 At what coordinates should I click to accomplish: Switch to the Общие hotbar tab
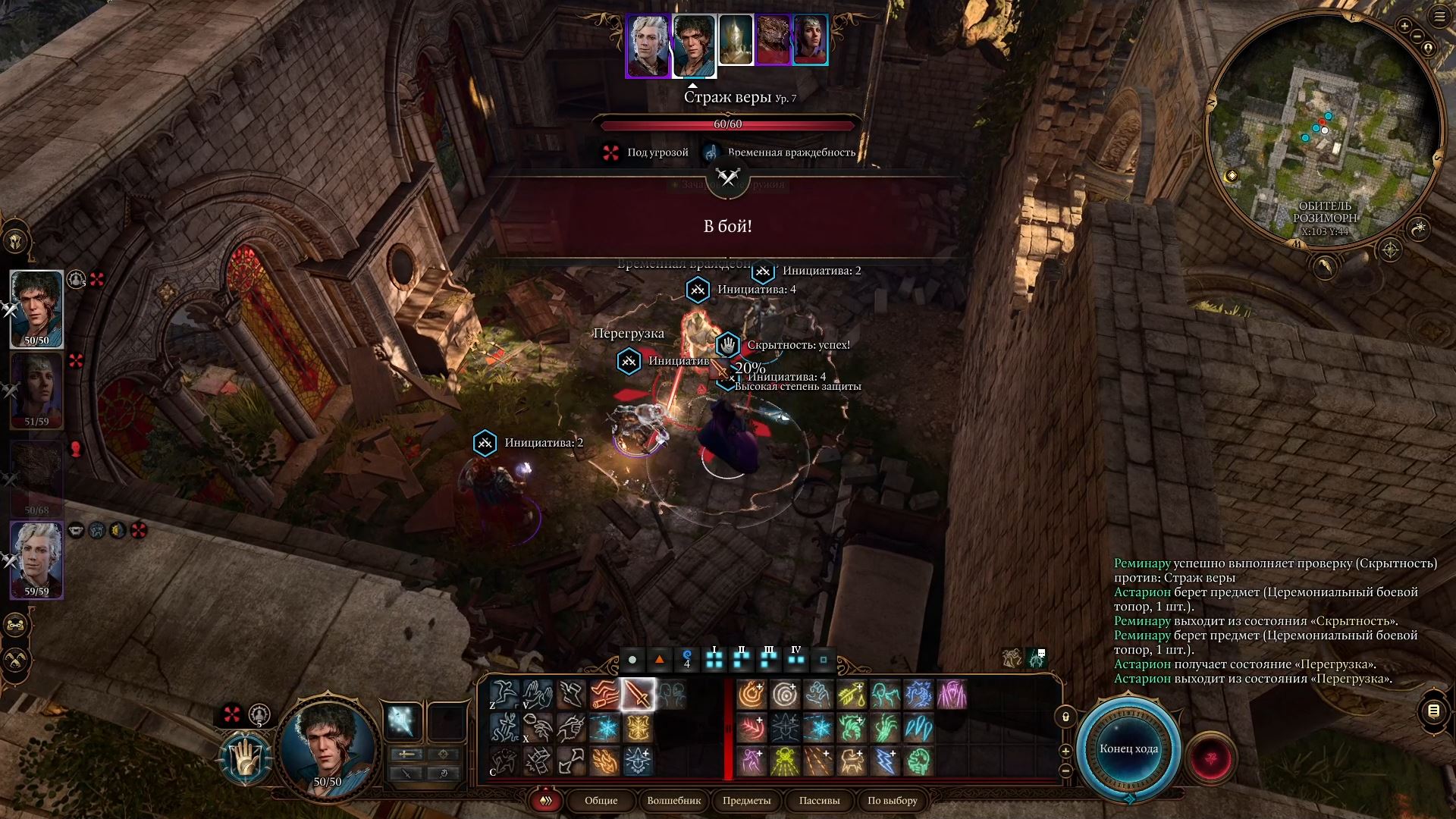(x=601, y=801)
